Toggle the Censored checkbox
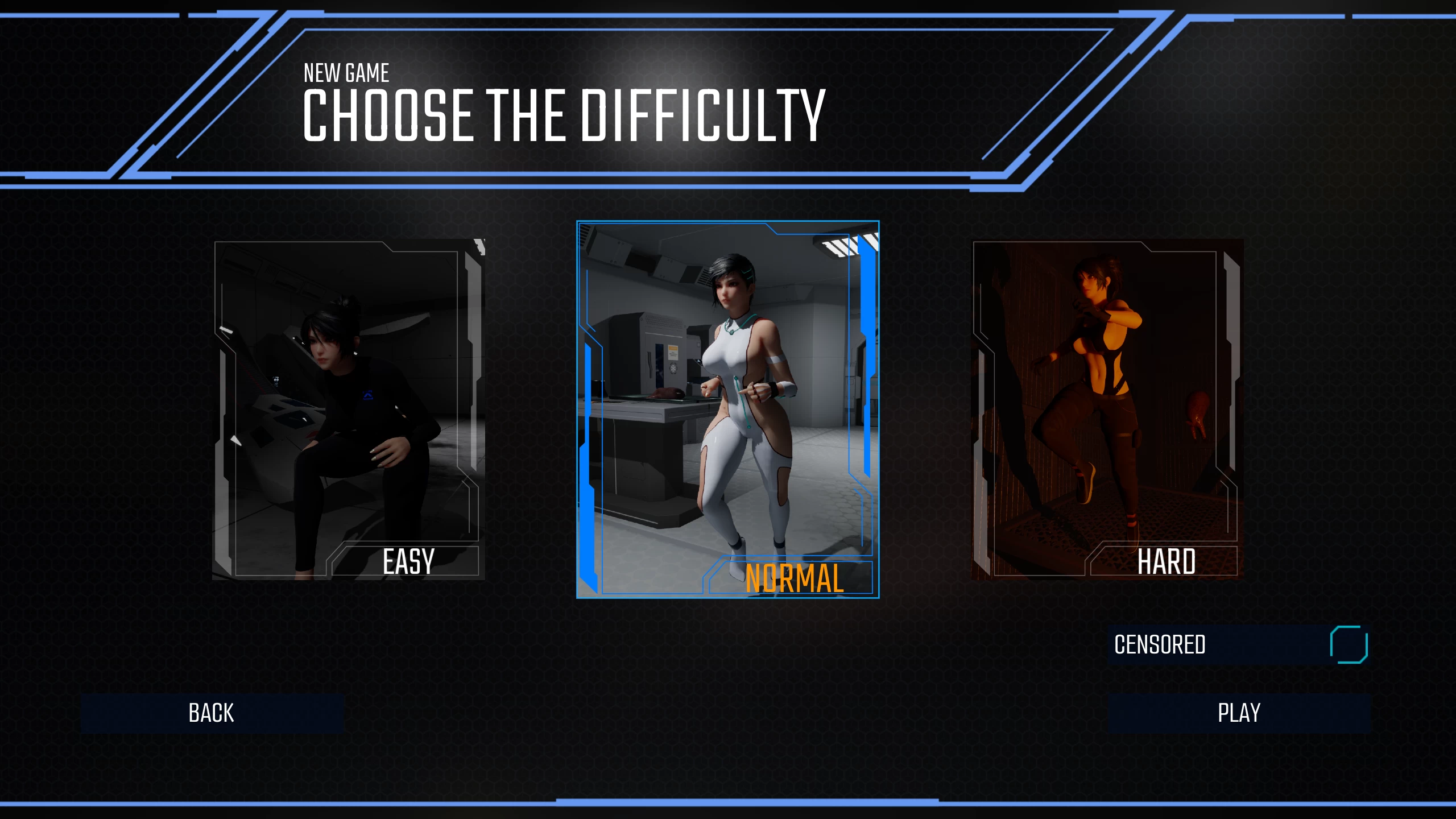The width and height of the screenshot is (1456, 819). click(x=1349, y=644)
